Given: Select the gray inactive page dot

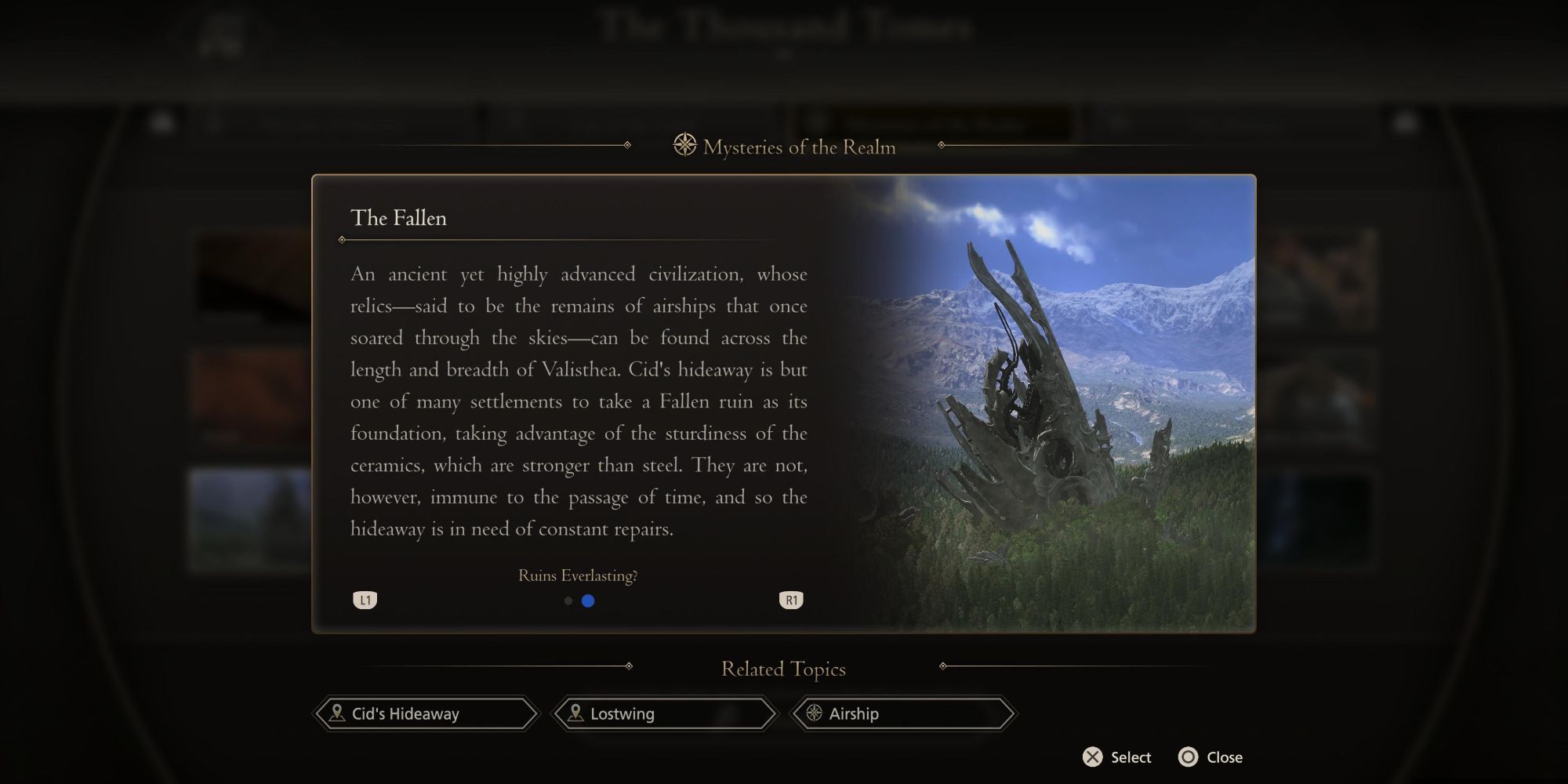Looking at the screenshot, I should pos(568,601).
